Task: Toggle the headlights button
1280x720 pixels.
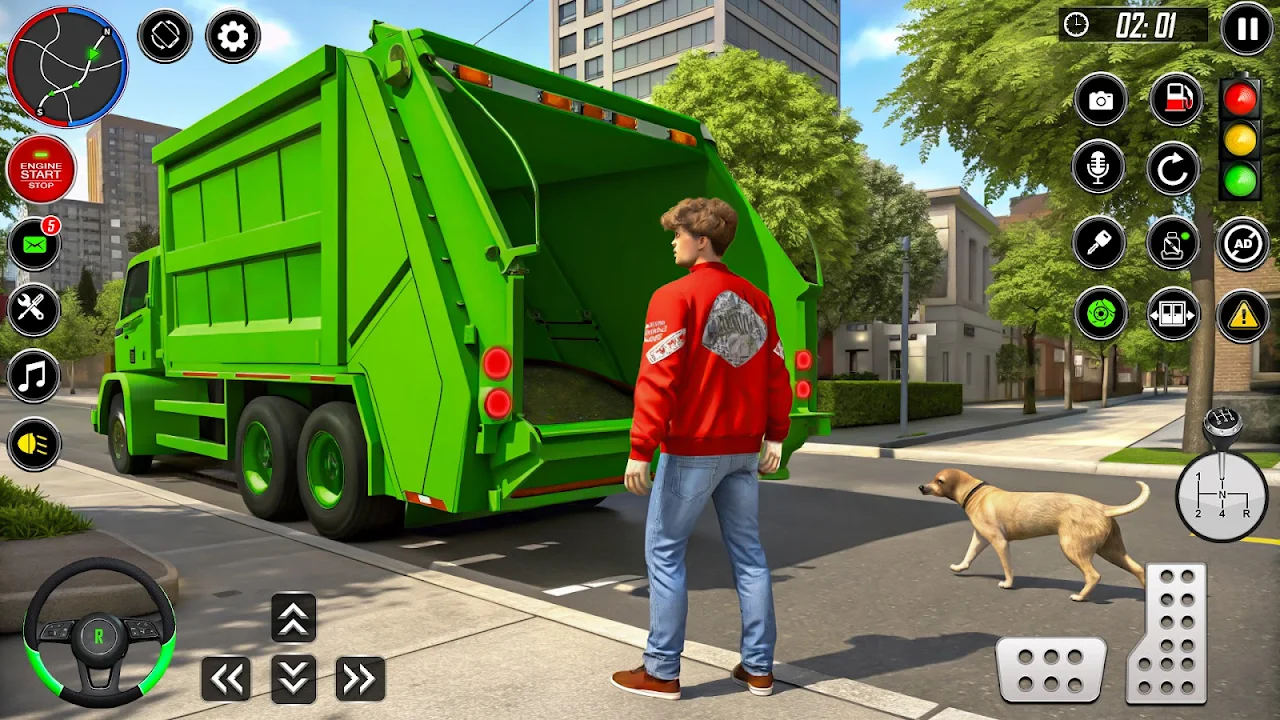Action: pos(34,444)
